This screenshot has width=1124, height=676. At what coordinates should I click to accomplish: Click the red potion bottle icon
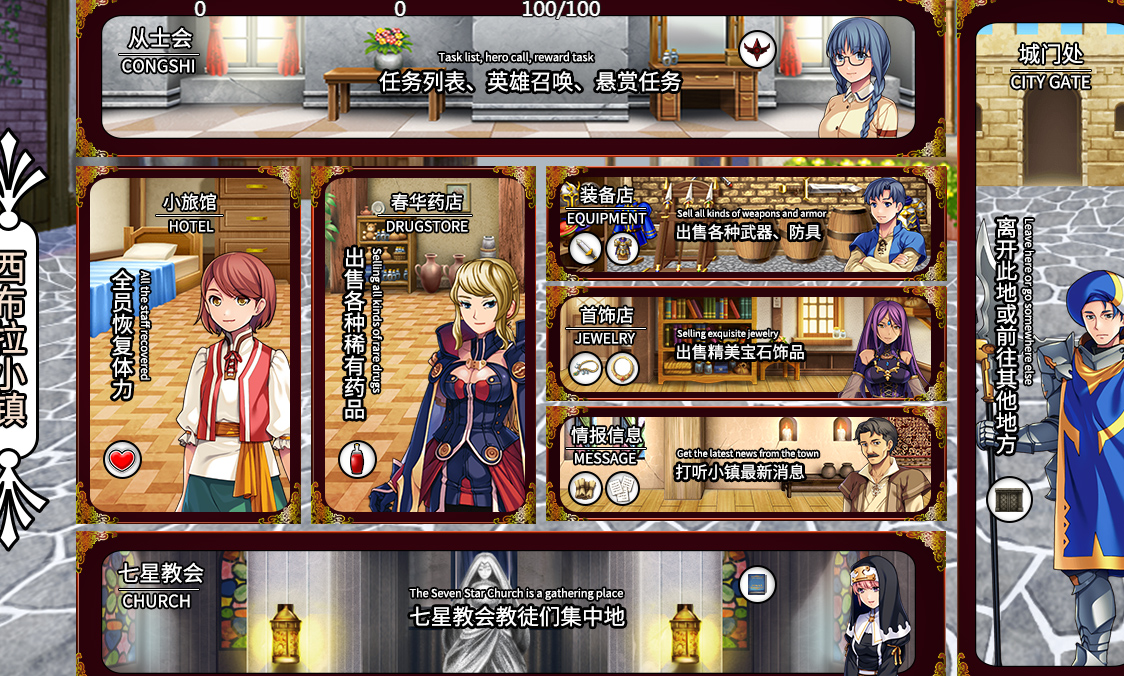[x=357, y=460]
